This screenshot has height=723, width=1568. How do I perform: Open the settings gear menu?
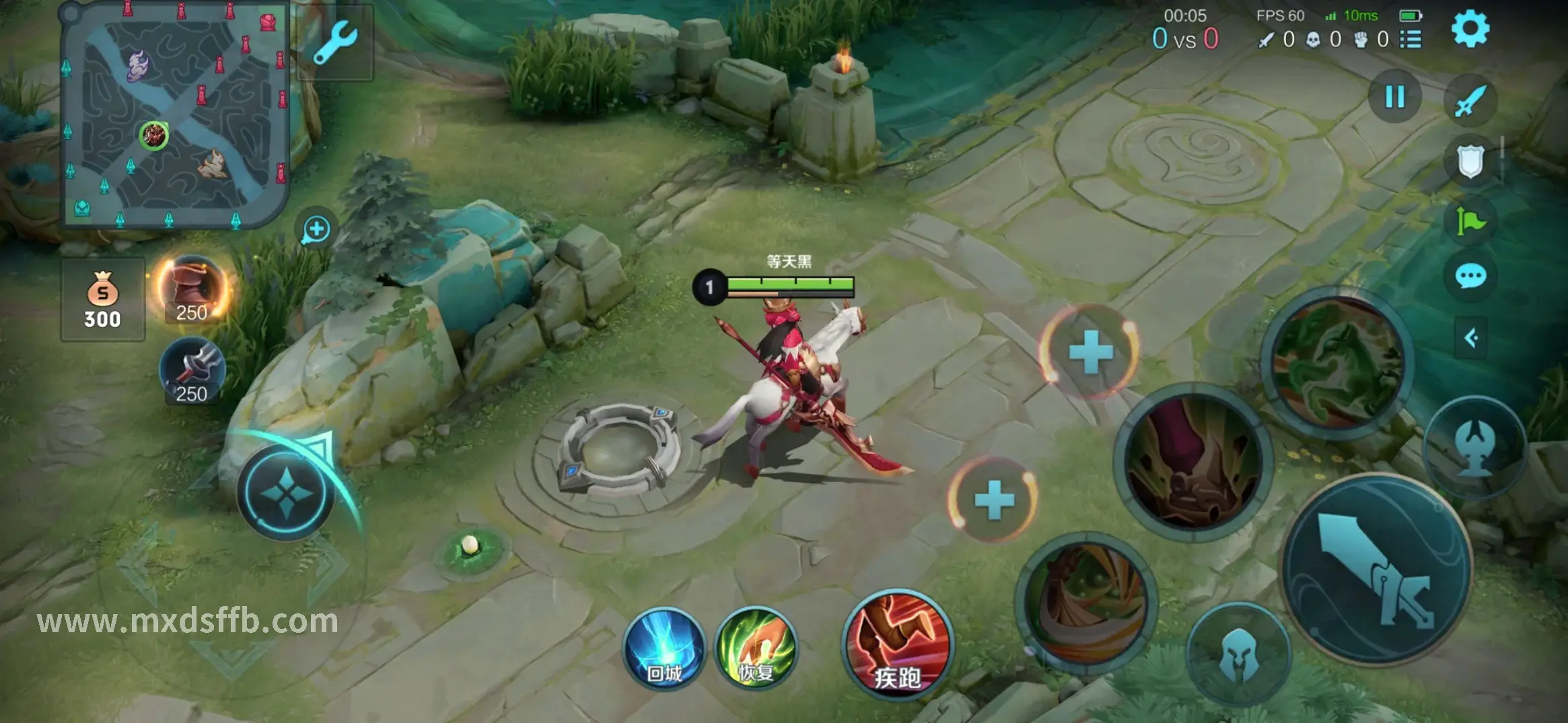pos(1470,29)
